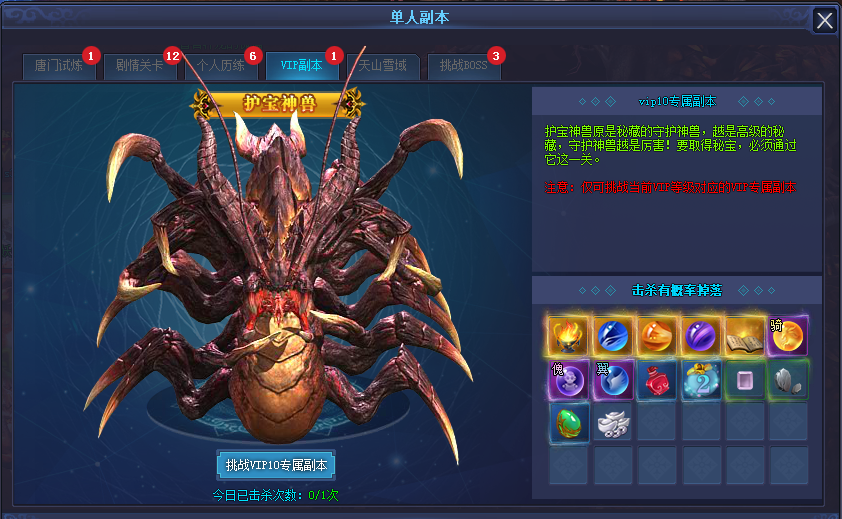Close the 单人副本 window
This screenshot has width=842, height=519.
[825, 20]
